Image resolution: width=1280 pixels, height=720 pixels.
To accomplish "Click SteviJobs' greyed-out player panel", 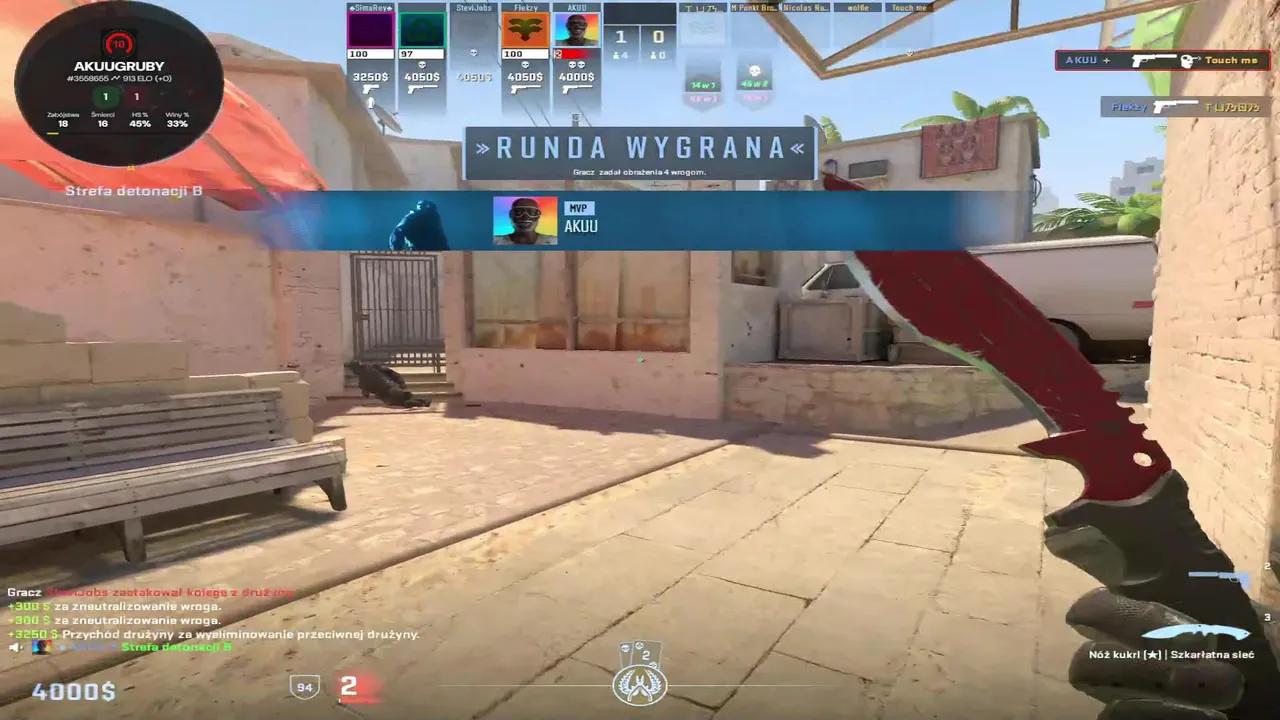I will [x=475, y=45].
